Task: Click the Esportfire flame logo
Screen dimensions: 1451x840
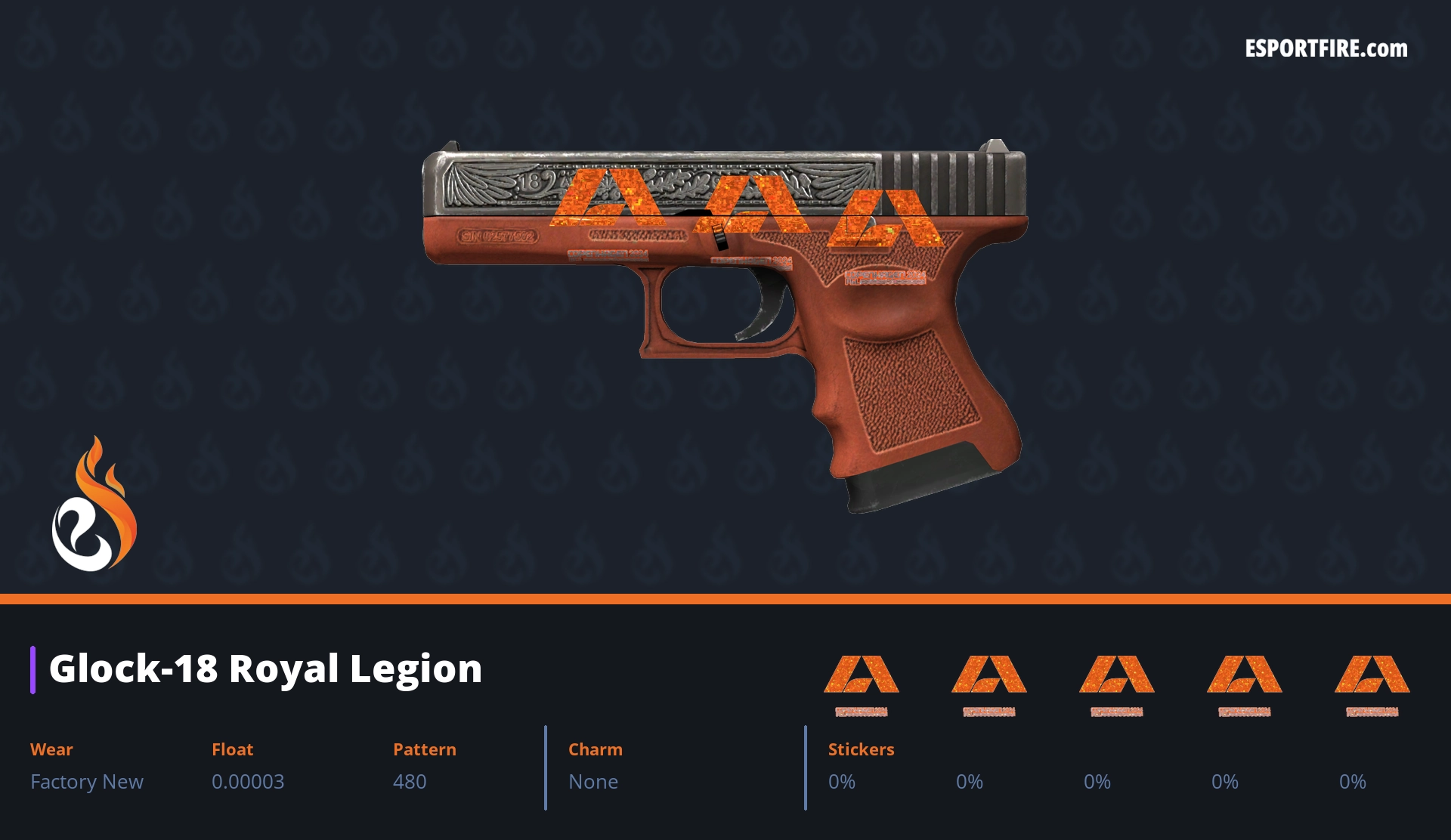Action: (94, 505)
